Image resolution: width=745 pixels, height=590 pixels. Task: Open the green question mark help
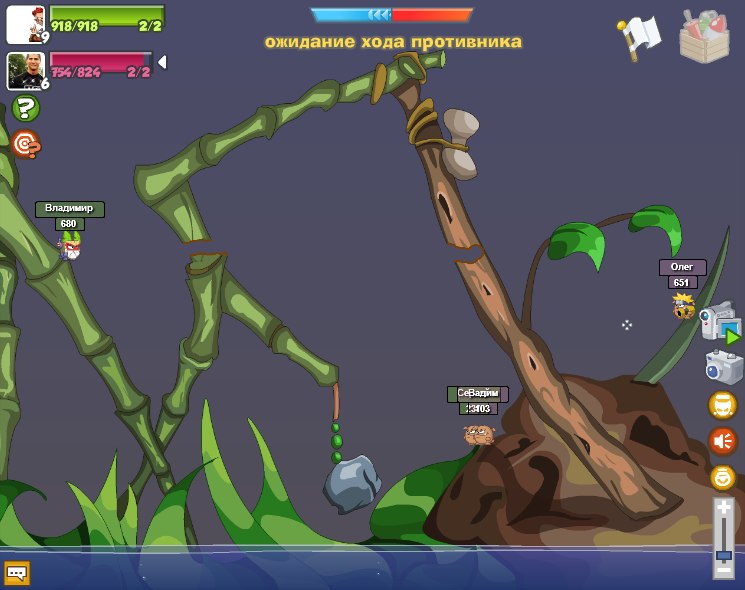pos(25,108)
